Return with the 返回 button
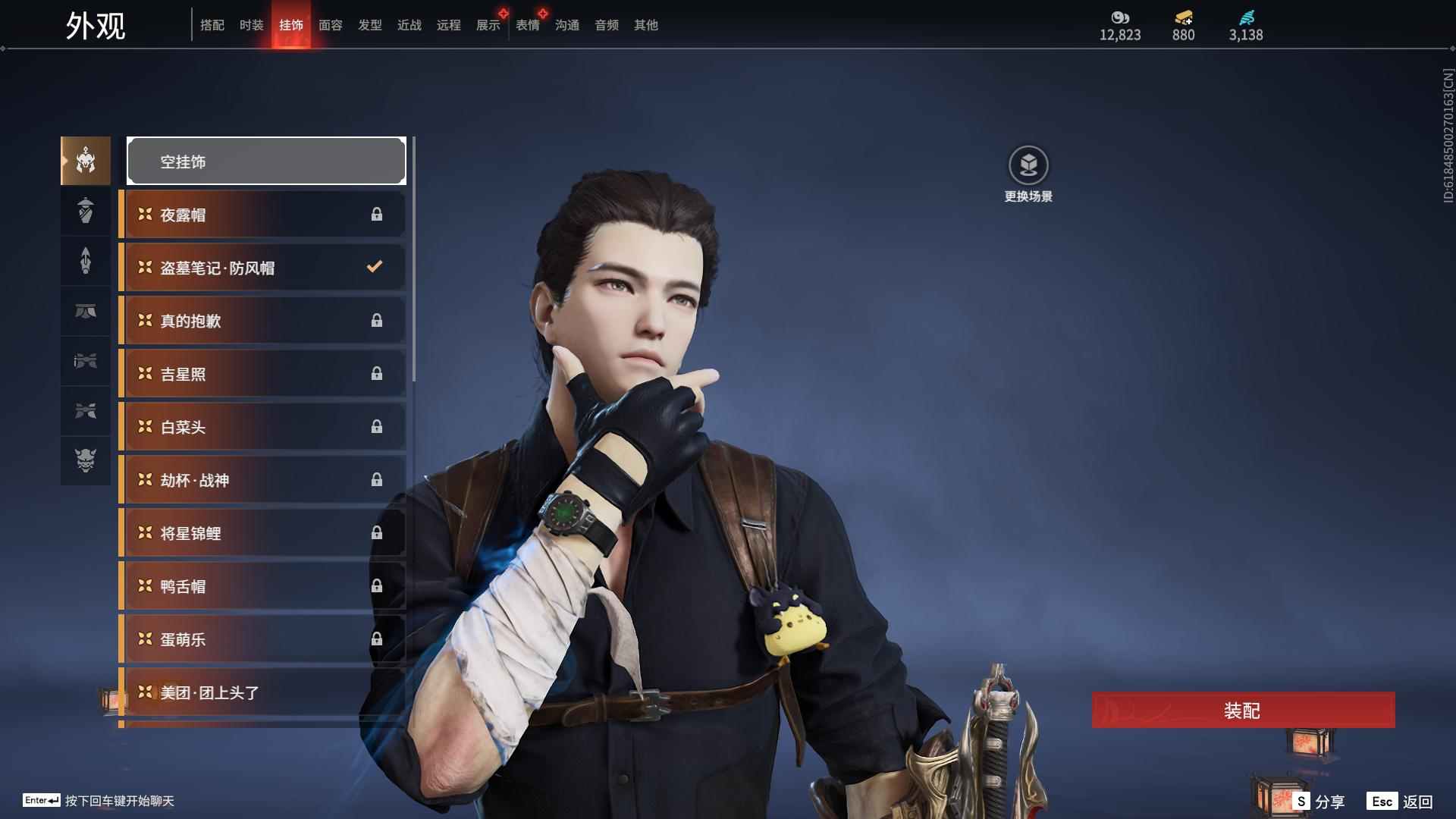Viewport: 1456px width, 819px height. pyautogui.click(x=1401, y=802)
